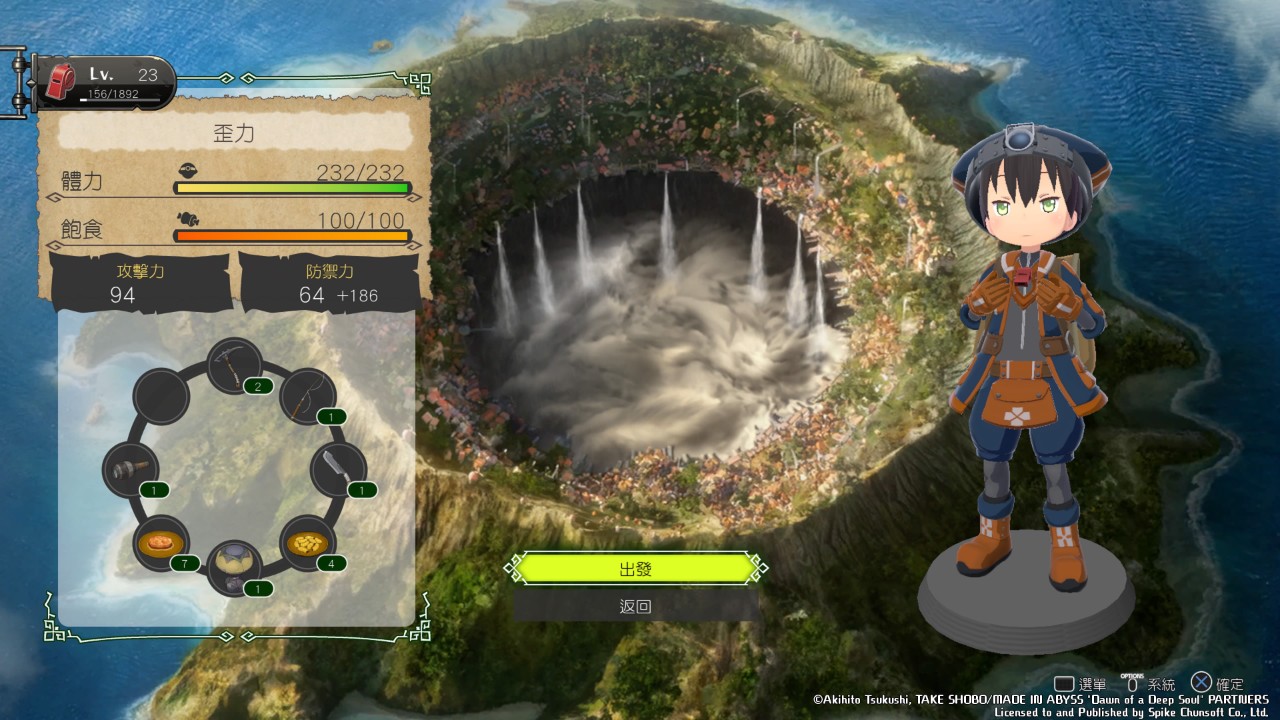
Task: Choose the orange food dish with count 7
Action: pos(162,544)
